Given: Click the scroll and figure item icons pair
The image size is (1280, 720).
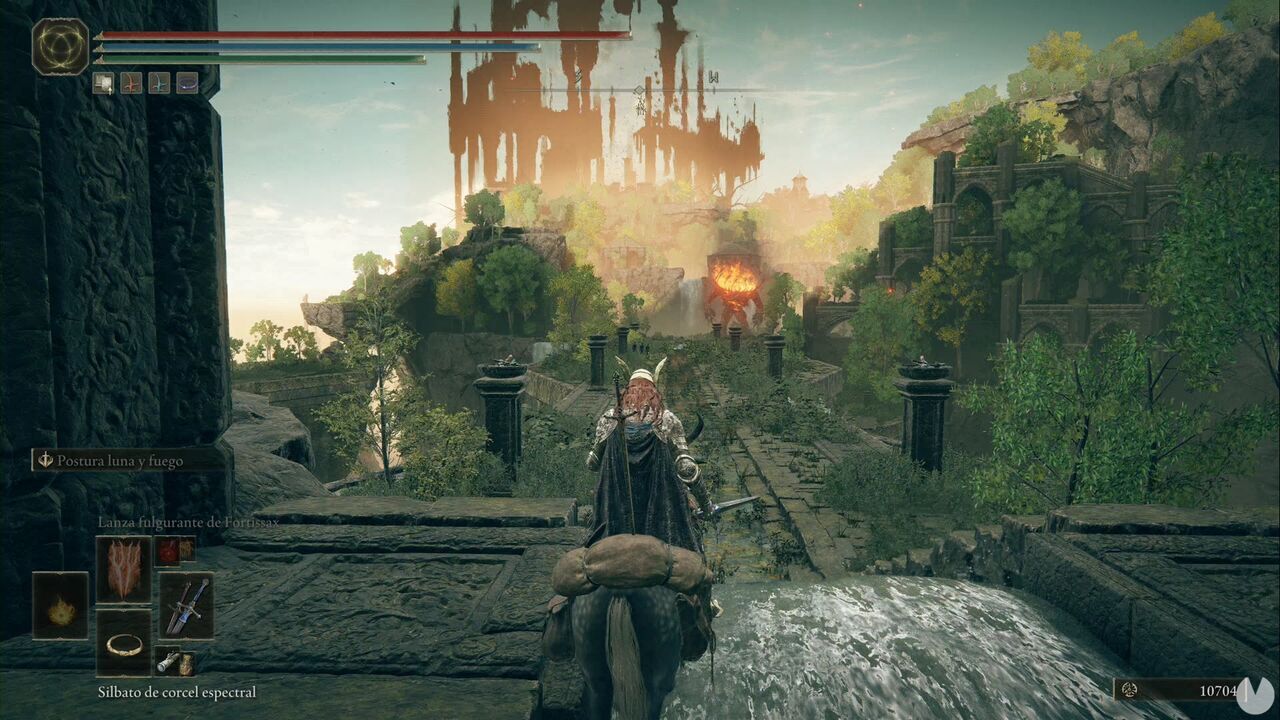Looking at the screenshot, I should [175, 662].
